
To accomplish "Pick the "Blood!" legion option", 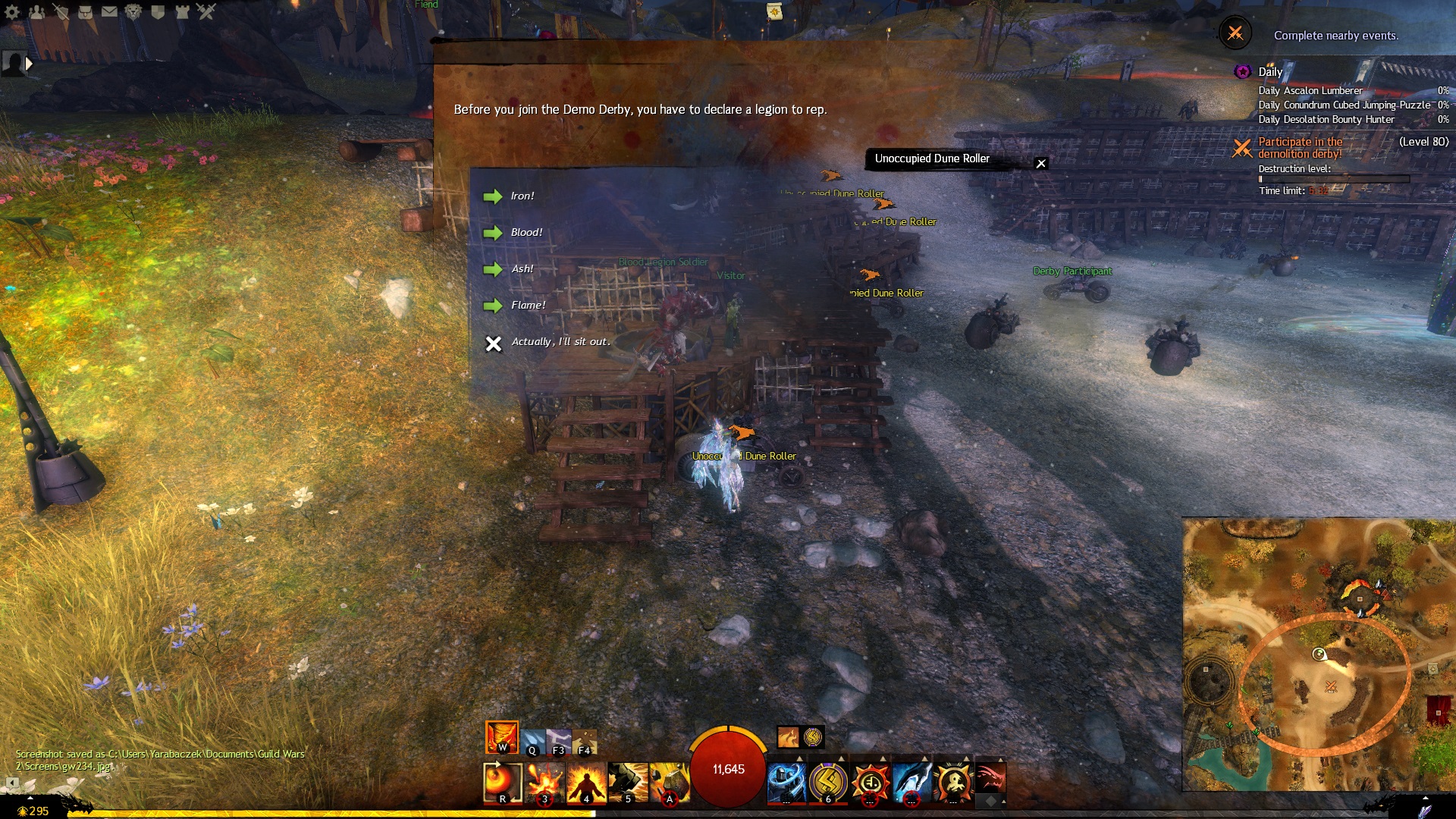I will click(x=526, y=233).
